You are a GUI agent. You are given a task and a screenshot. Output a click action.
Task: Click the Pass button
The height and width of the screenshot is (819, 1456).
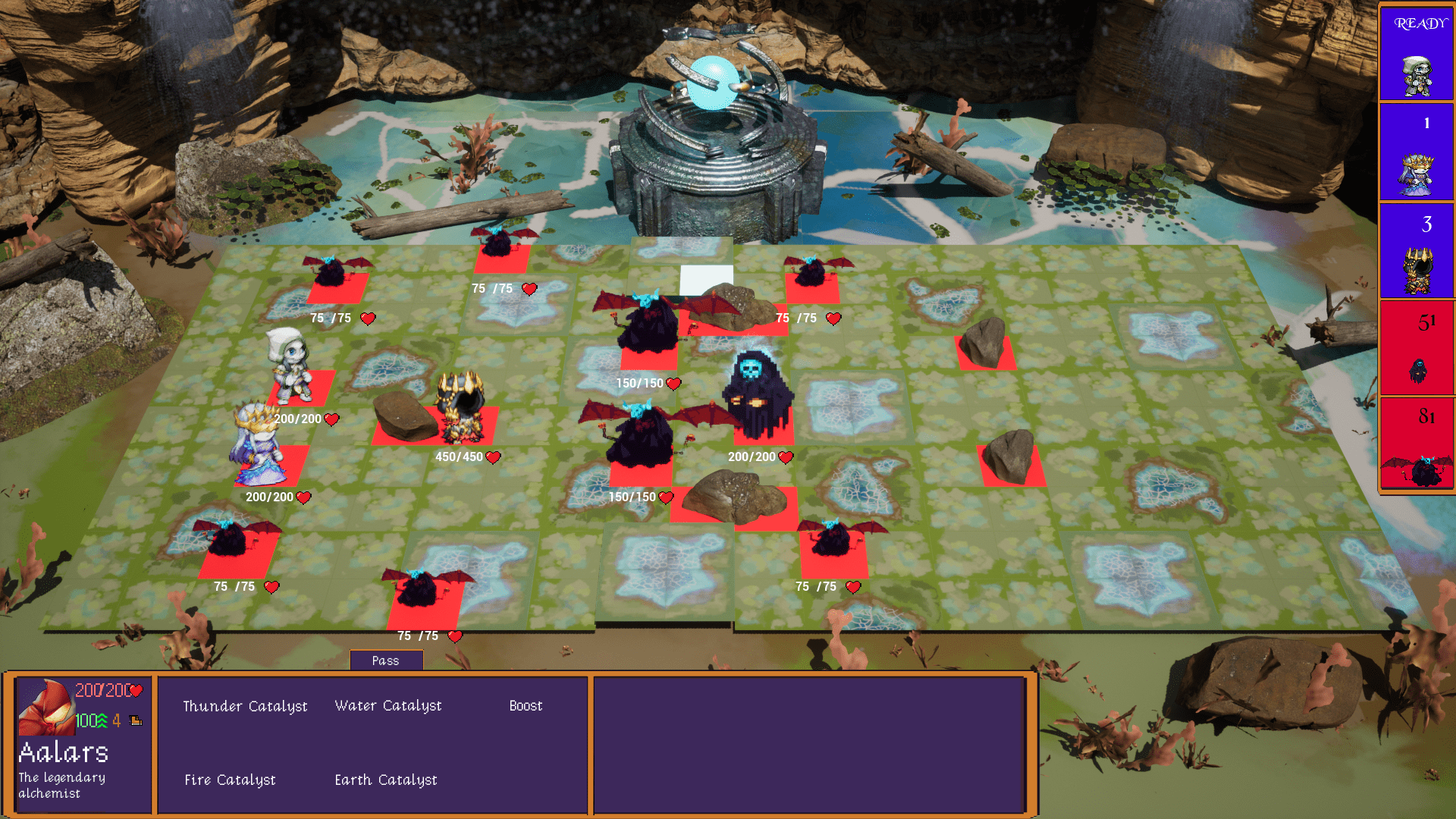tap(385, 661)
